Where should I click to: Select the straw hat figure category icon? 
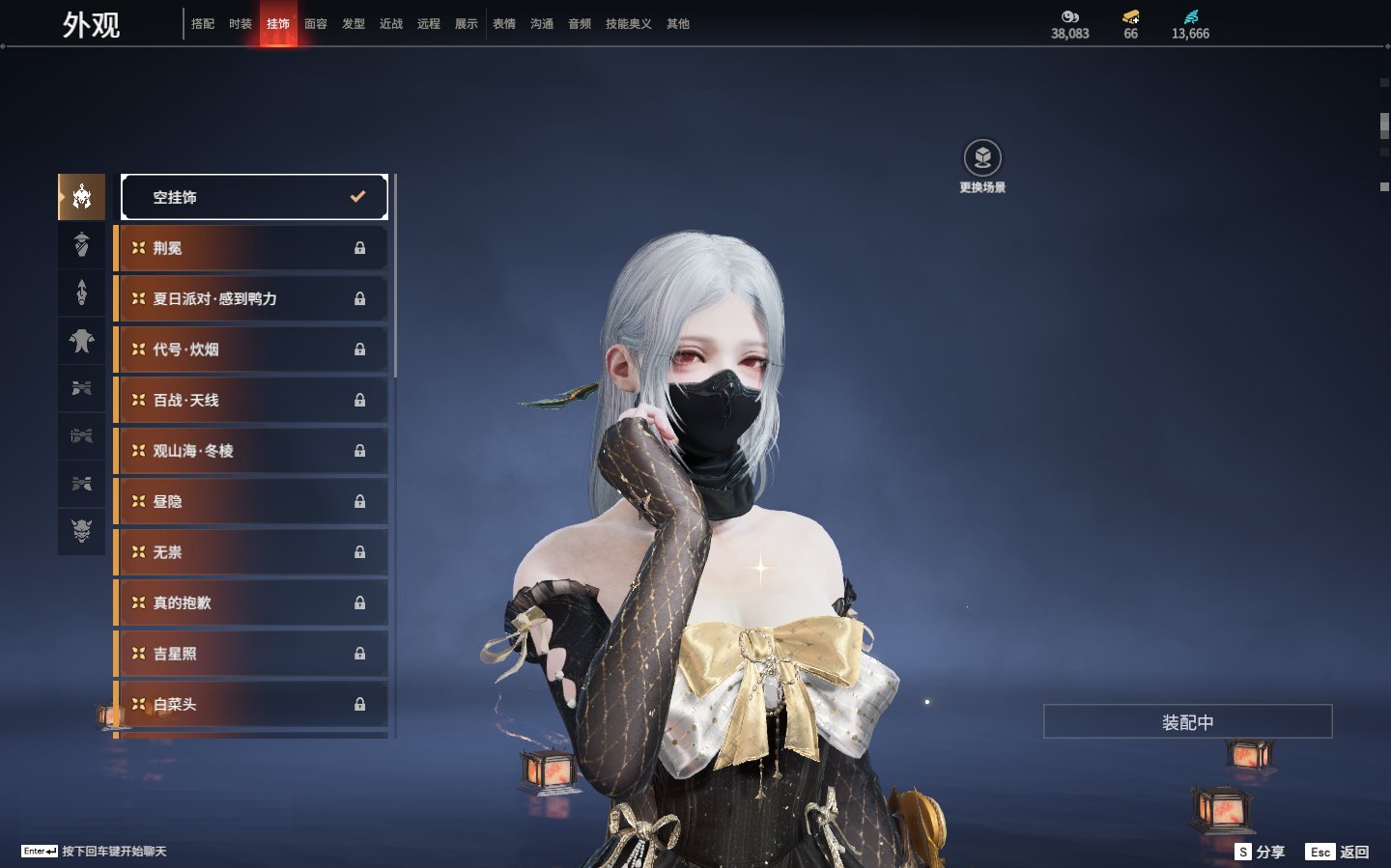[82, 245]
